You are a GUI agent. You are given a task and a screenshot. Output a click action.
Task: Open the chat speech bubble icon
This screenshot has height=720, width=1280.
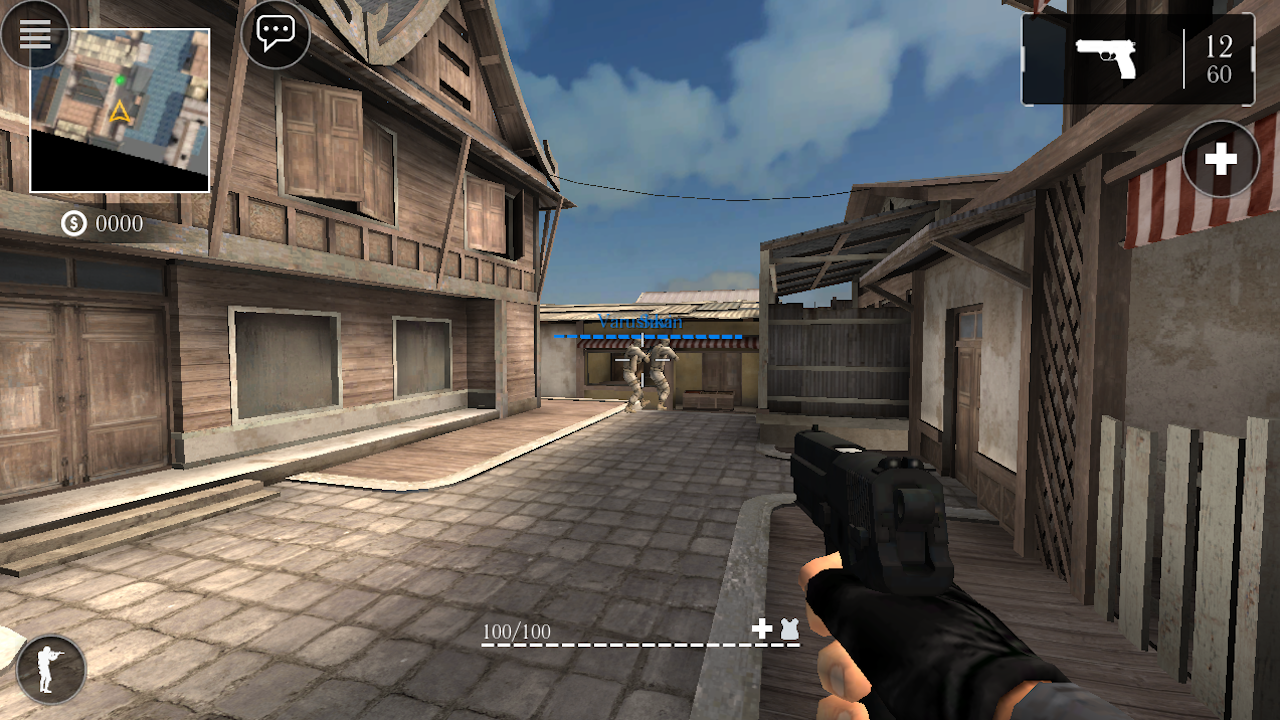pyautogui.click(x=275, y=32)
